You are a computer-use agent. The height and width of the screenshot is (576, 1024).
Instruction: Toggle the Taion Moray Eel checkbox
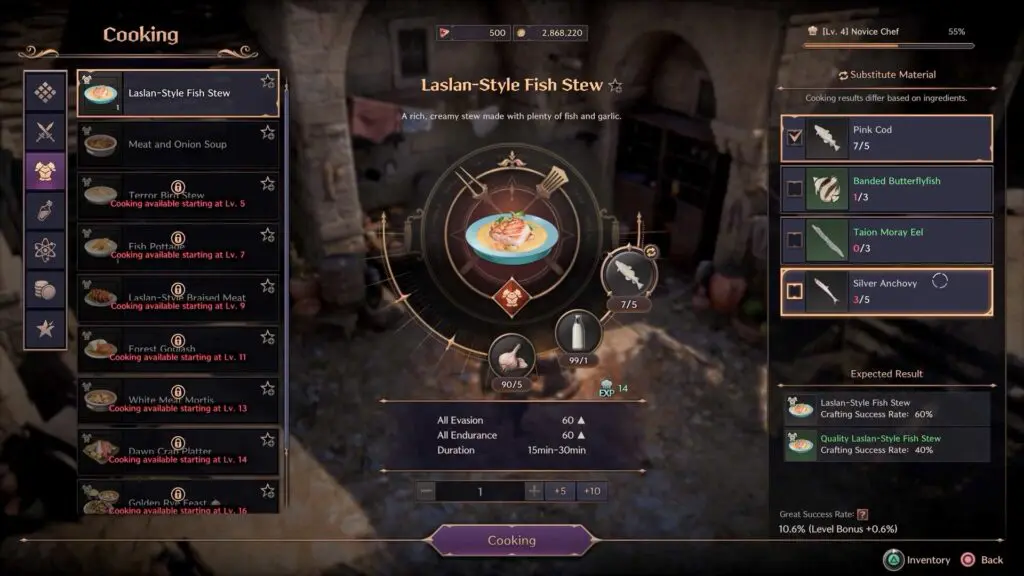[x=795, y=240]
